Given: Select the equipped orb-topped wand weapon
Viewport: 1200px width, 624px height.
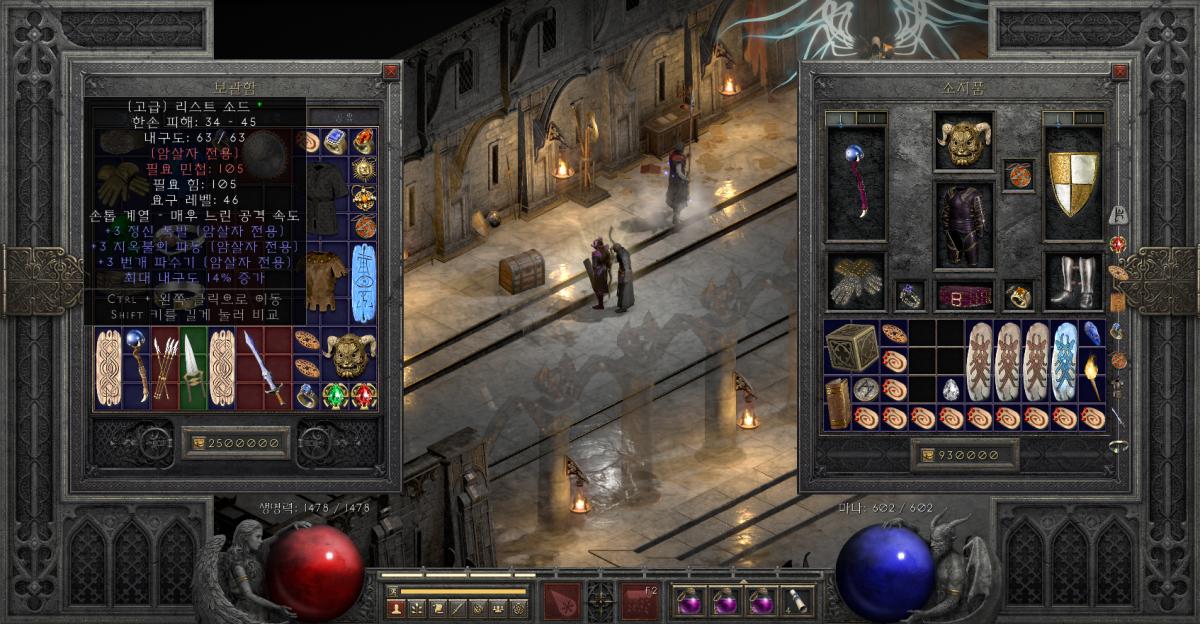Looking at the screenshot, I should tap(855, 184).
